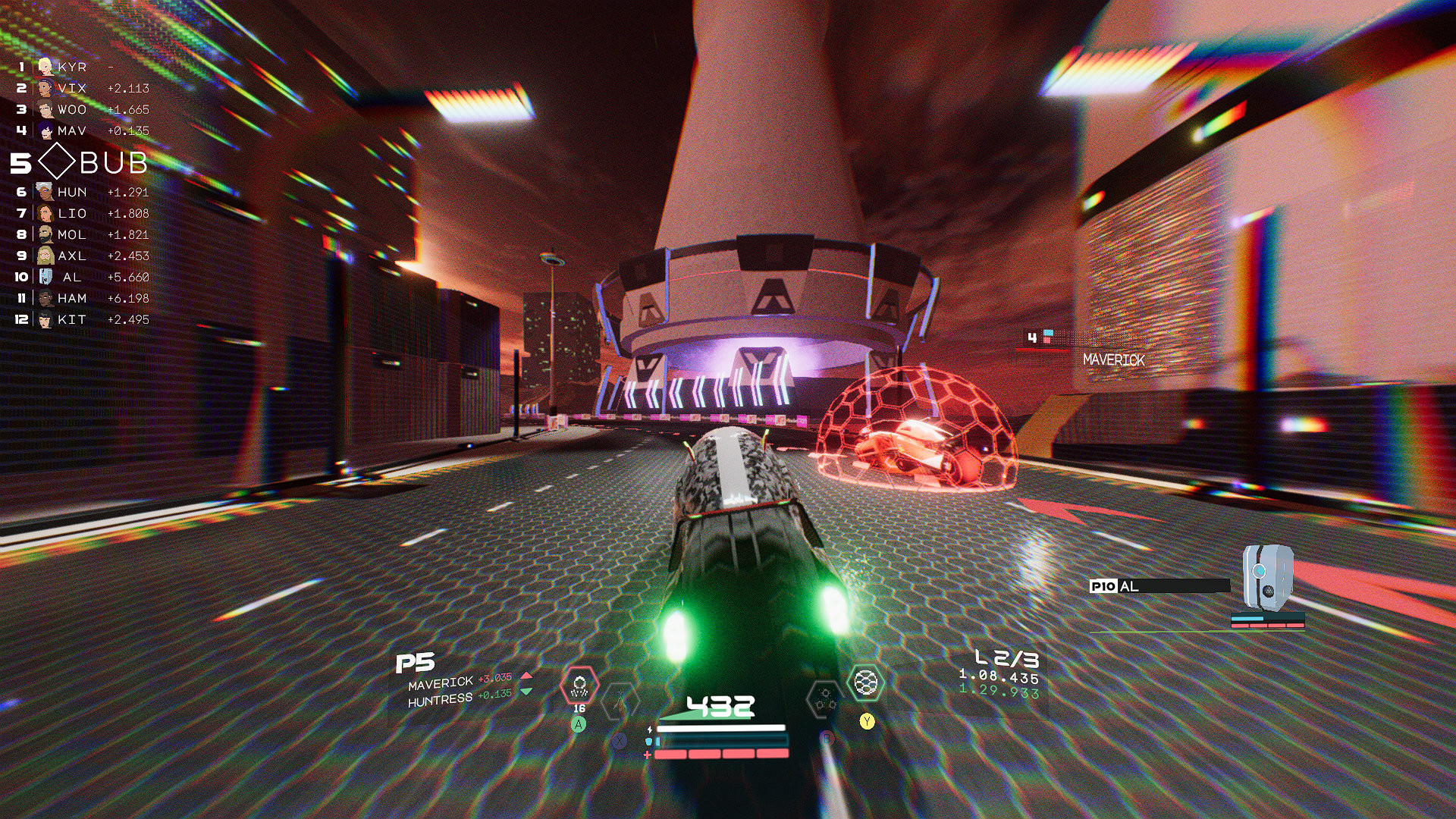
Task: Select the mine pickup hexagon icon
Action: click(579, 686)
